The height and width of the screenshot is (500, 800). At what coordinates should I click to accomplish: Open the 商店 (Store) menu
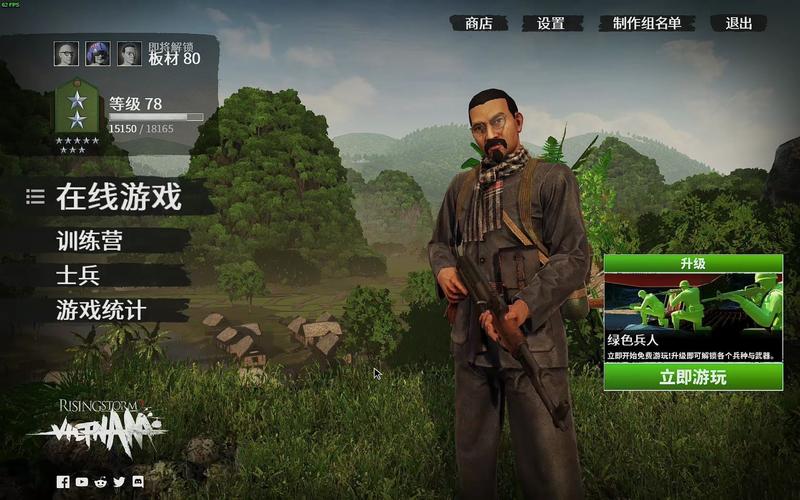click(479, 23)
